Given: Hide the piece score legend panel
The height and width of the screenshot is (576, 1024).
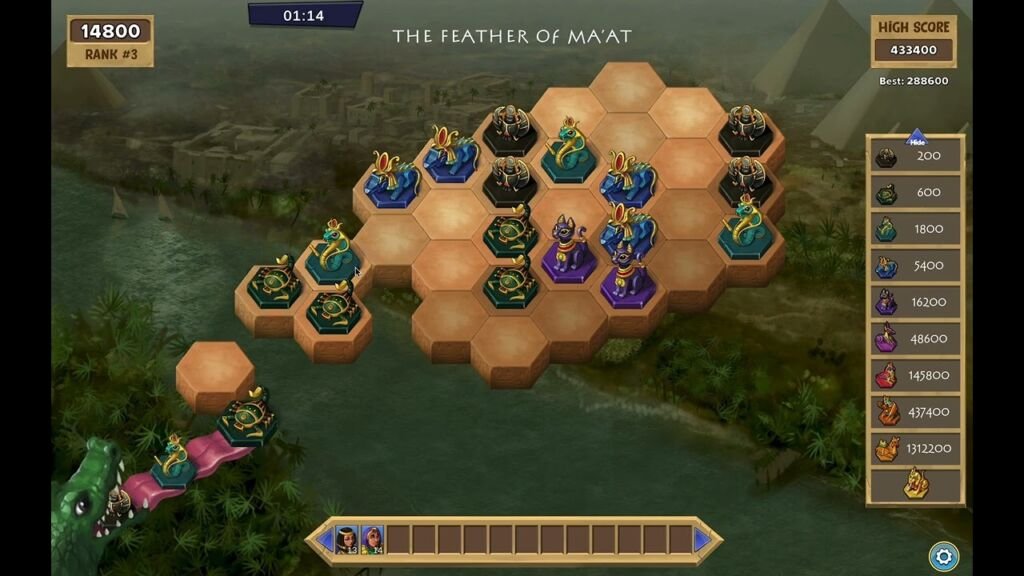Looking at the screenshot, I should point(916,141).
